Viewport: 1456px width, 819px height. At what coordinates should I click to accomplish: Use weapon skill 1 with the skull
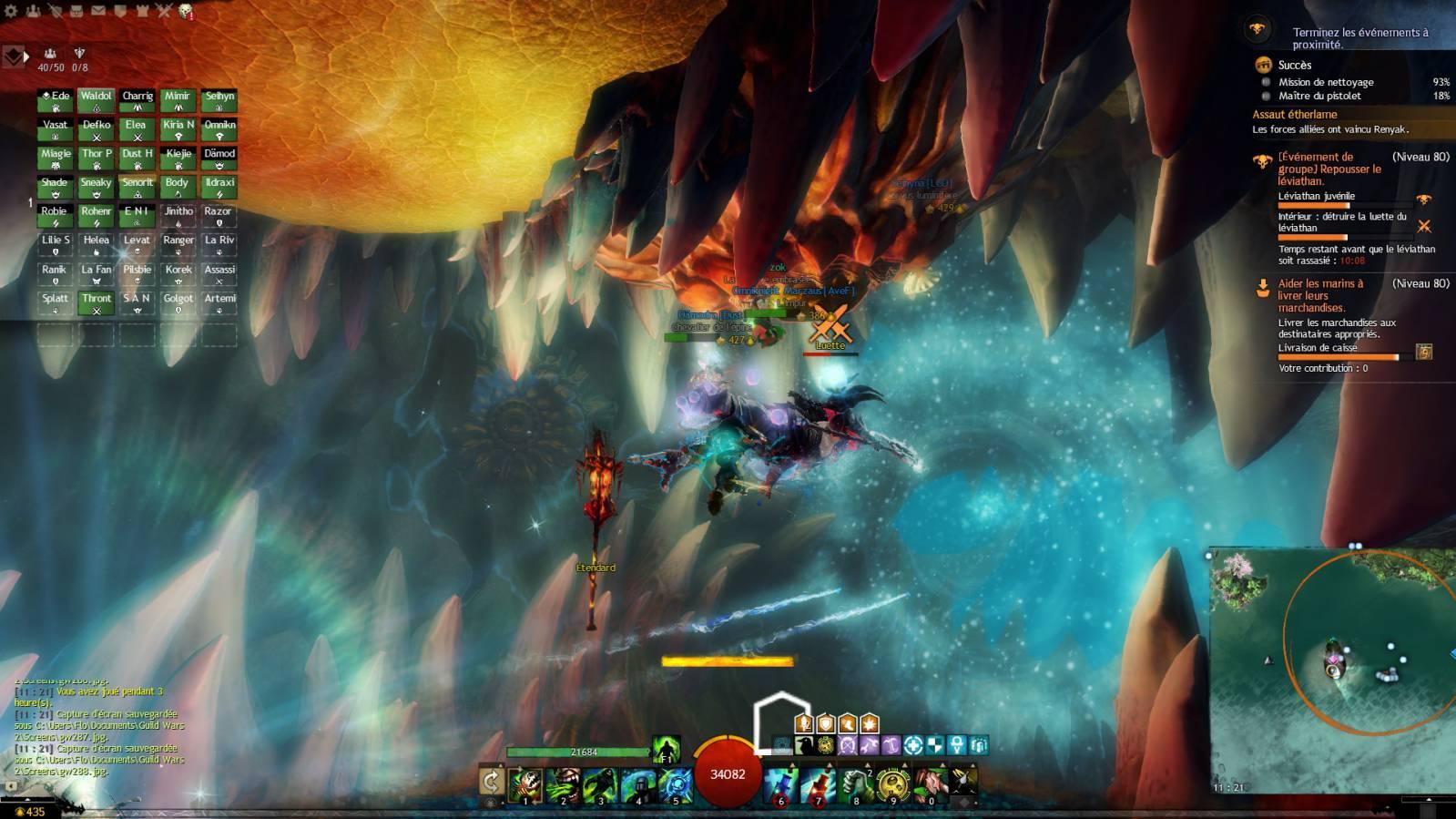525,783
